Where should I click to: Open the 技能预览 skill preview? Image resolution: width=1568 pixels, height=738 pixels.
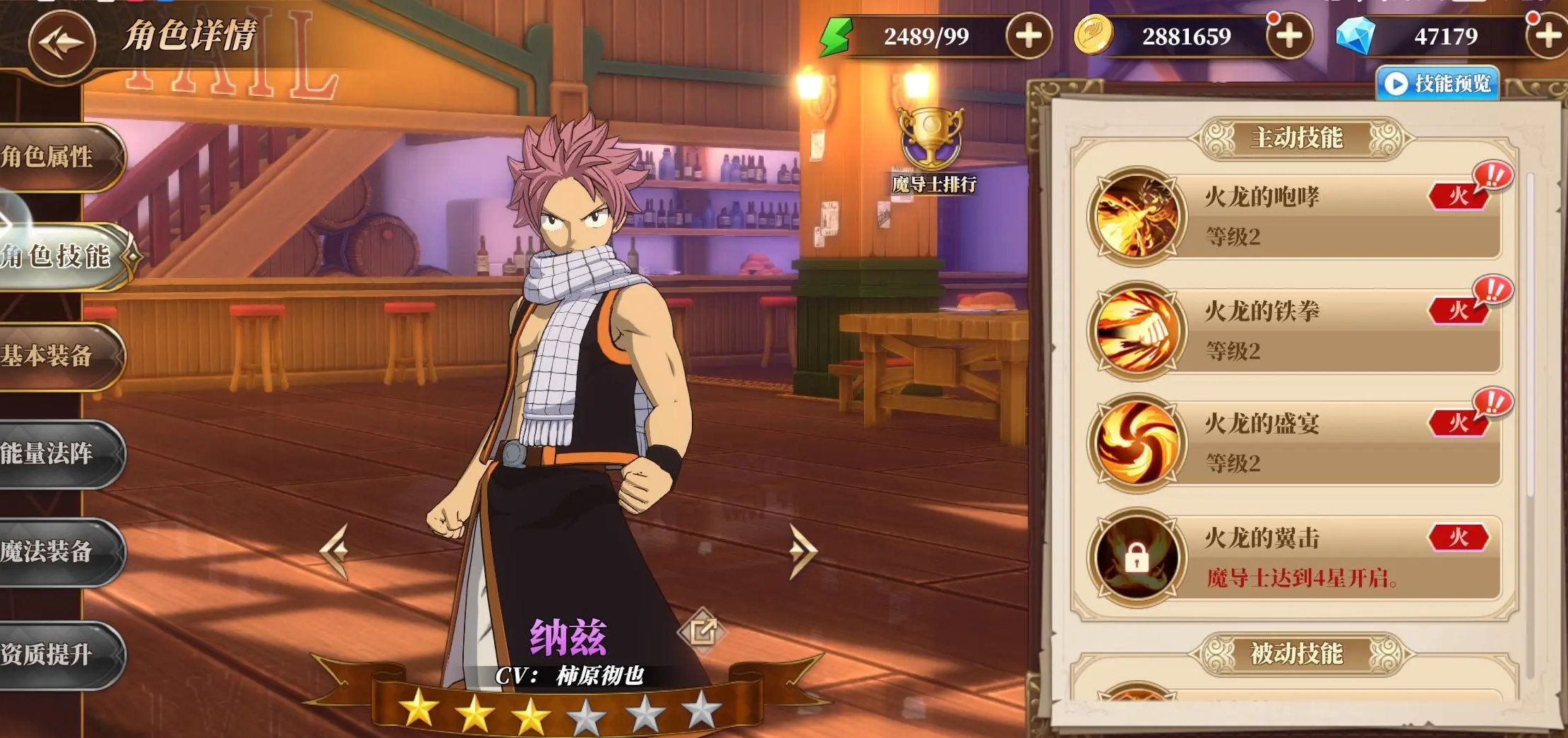1438,83
